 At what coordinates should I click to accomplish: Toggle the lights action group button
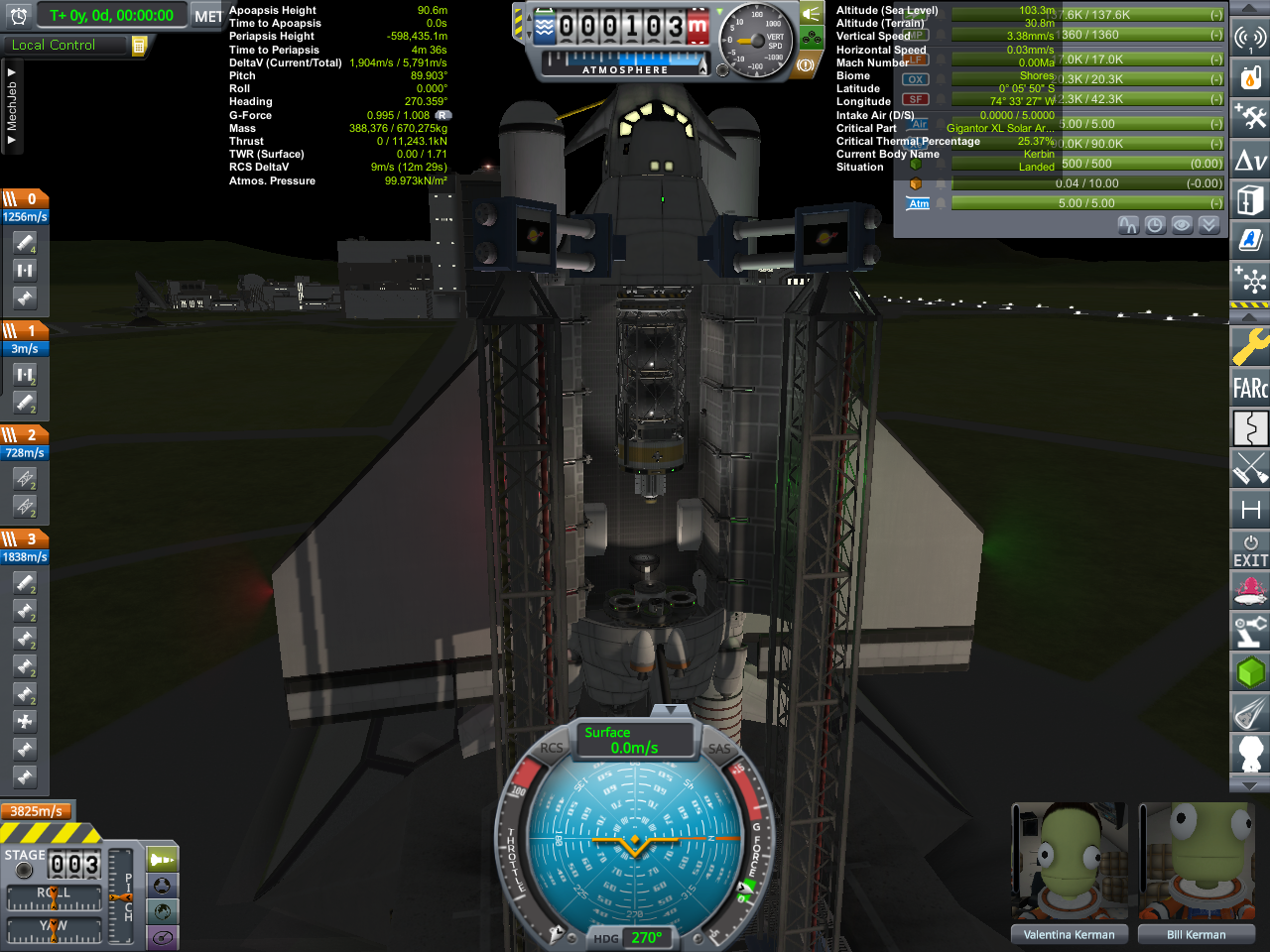click(x=811, y=14)
